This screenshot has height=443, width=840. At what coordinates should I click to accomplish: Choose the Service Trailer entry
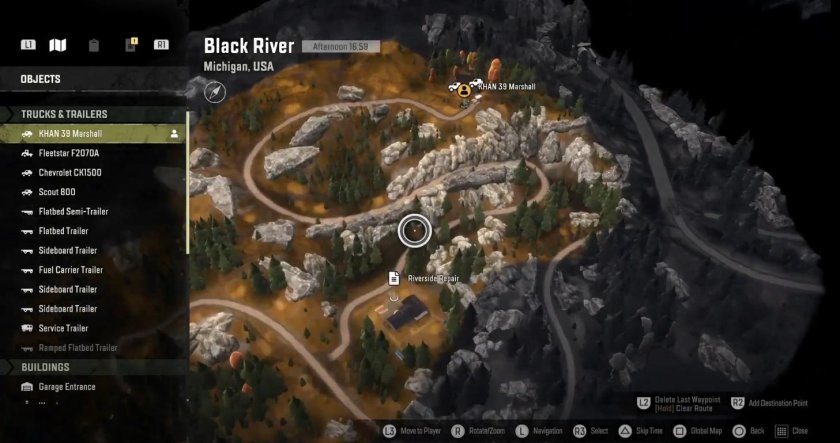63,328
